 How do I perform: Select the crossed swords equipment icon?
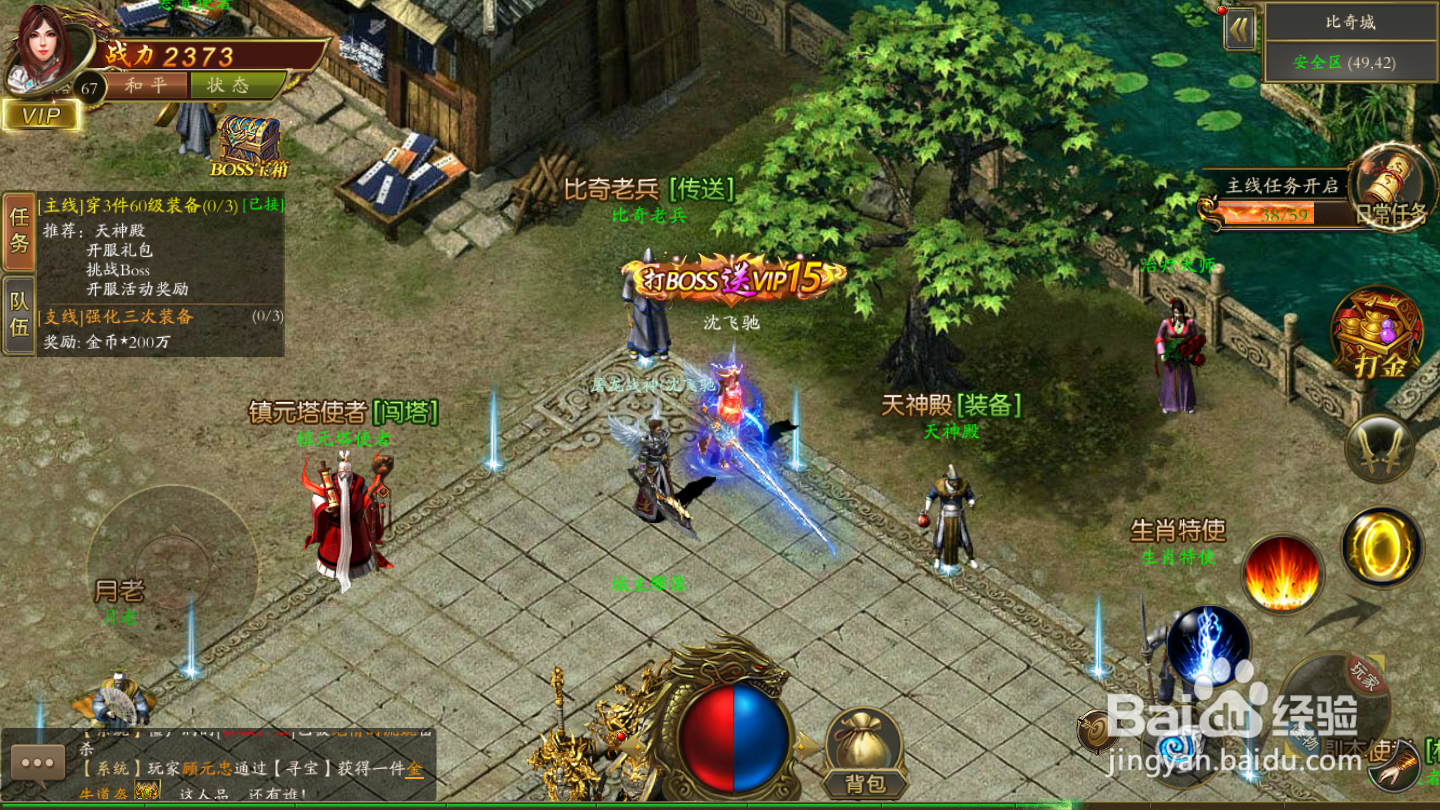click(1379, 447)
